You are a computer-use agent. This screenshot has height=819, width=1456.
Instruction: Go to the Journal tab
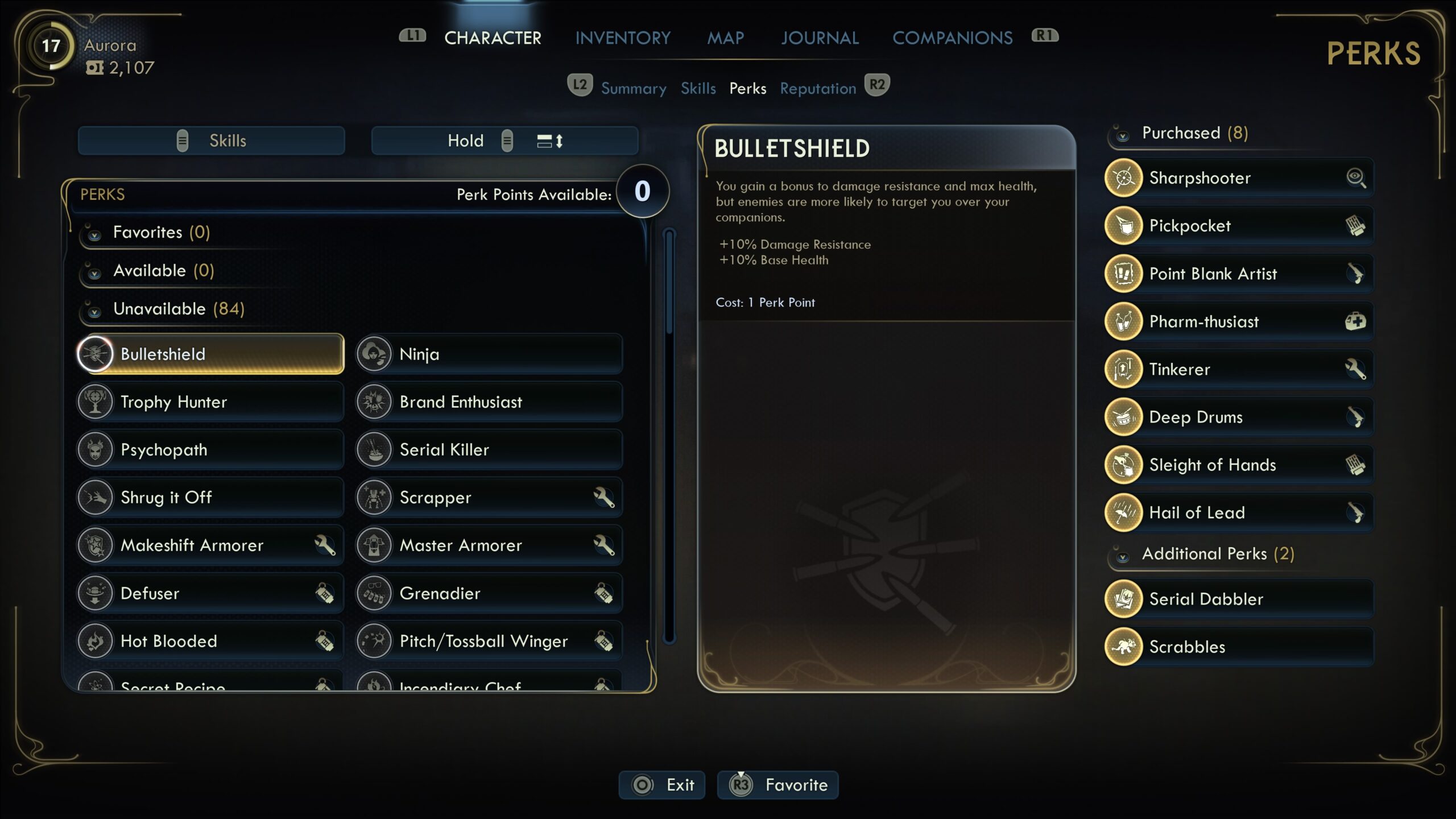(820, 38)
